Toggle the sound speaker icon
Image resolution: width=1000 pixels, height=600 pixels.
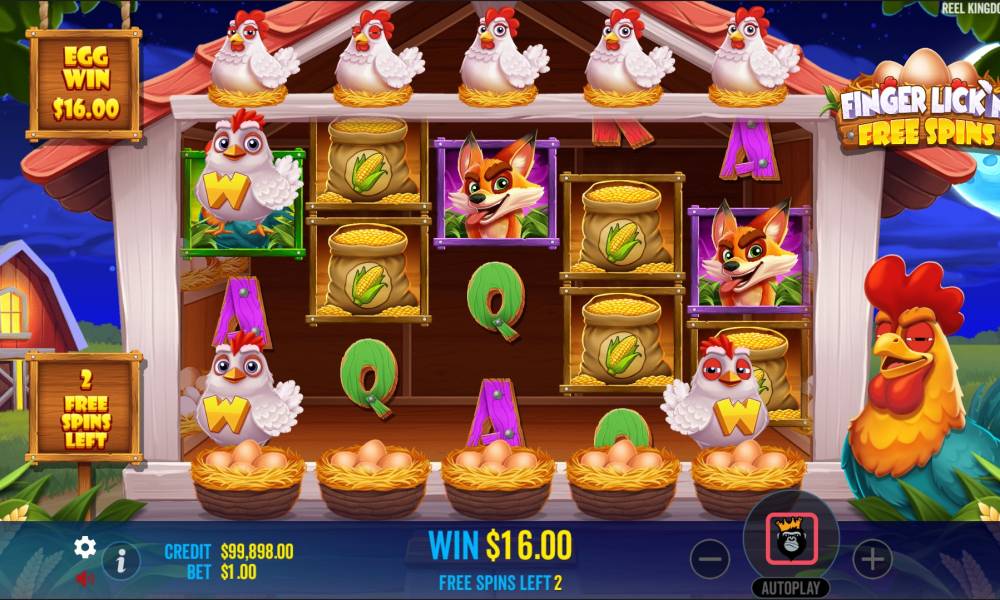coord(85,578)
